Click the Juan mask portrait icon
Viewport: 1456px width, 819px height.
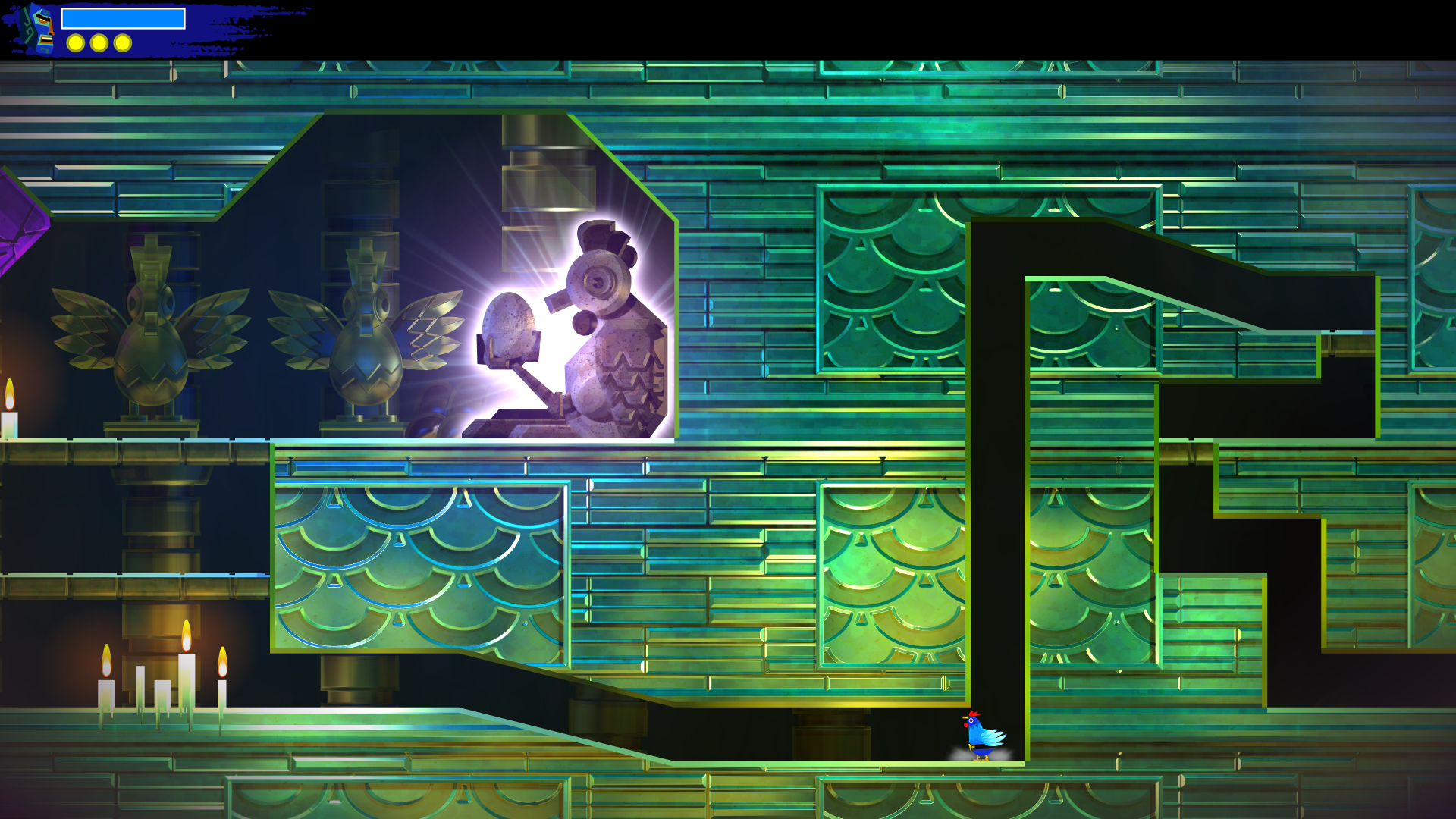(x=36, y=30)
